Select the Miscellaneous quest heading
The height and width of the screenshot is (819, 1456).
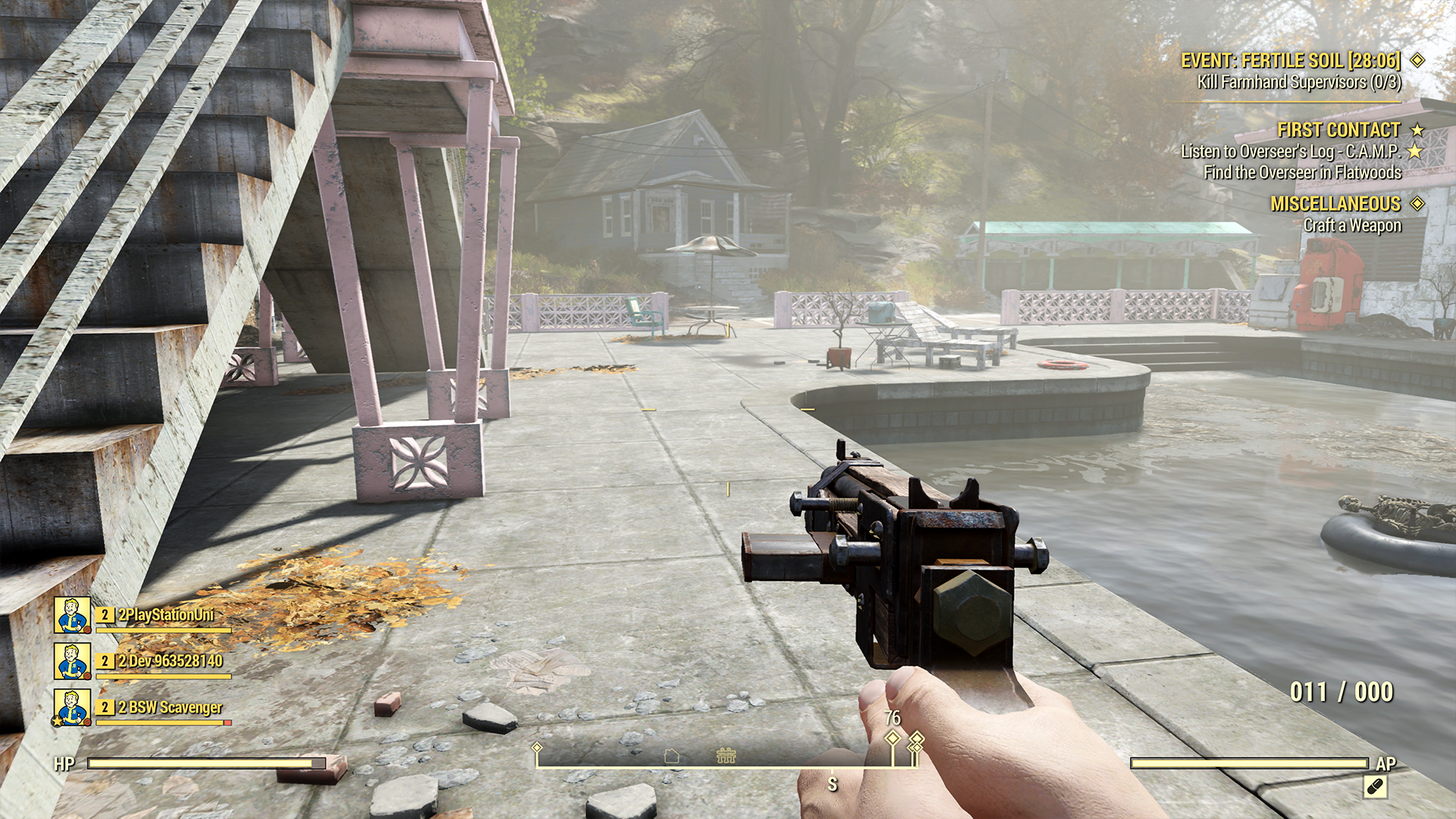(1335, 204)
